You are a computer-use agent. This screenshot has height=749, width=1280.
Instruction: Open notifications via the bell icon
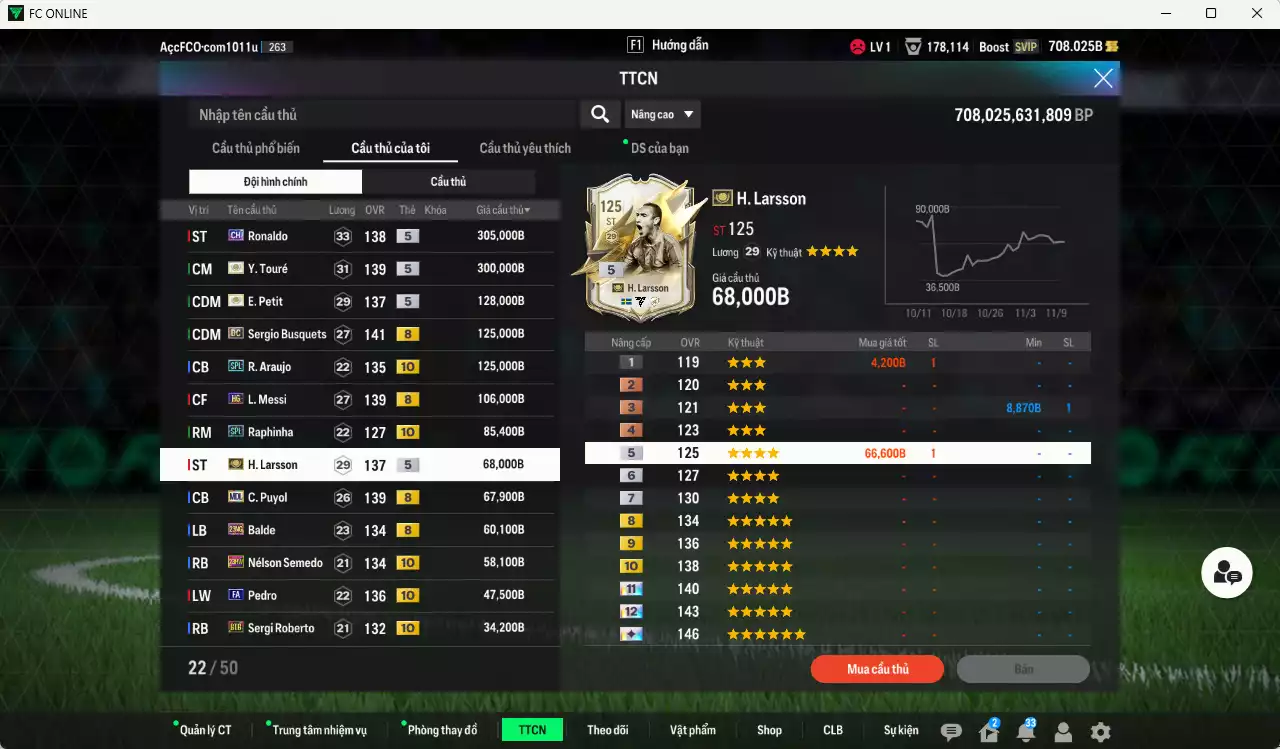pos(1025,732)
